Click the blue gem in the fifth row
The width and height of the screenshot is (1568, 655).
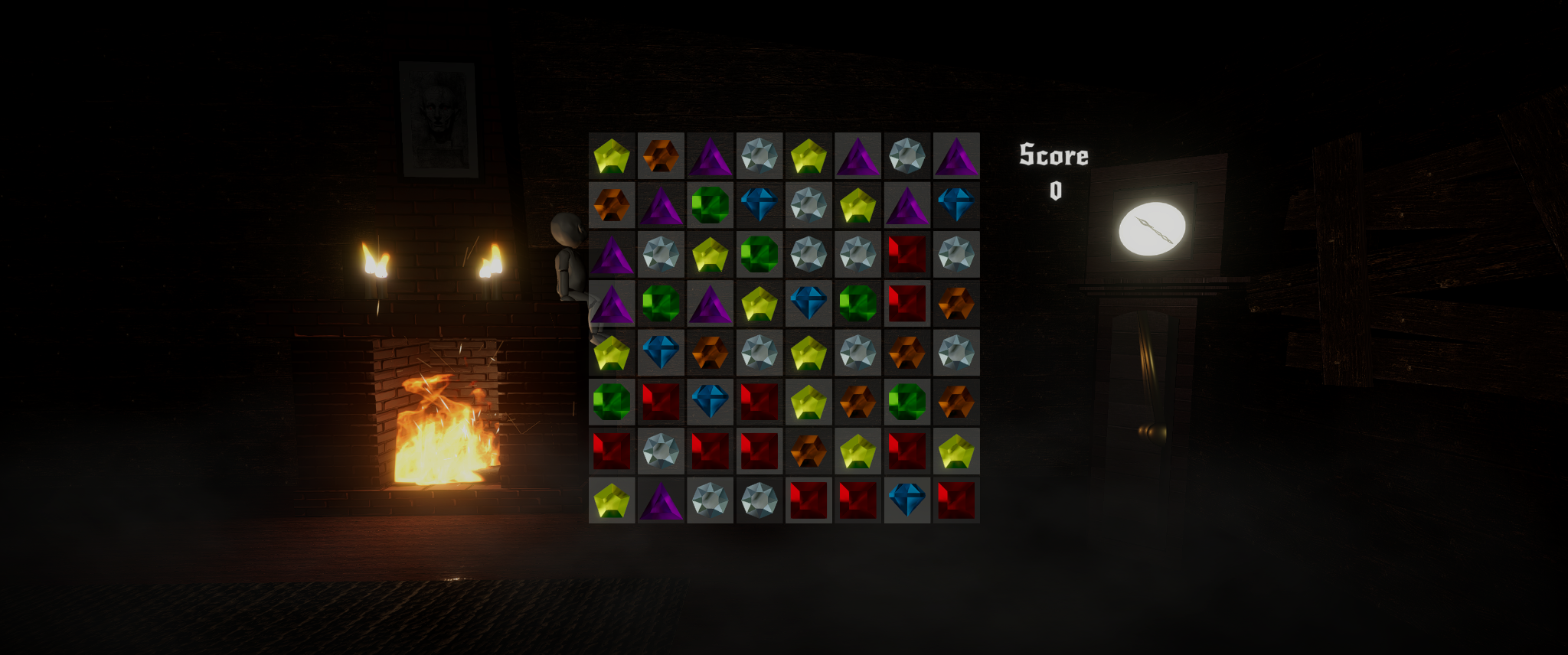coord(661,352)
